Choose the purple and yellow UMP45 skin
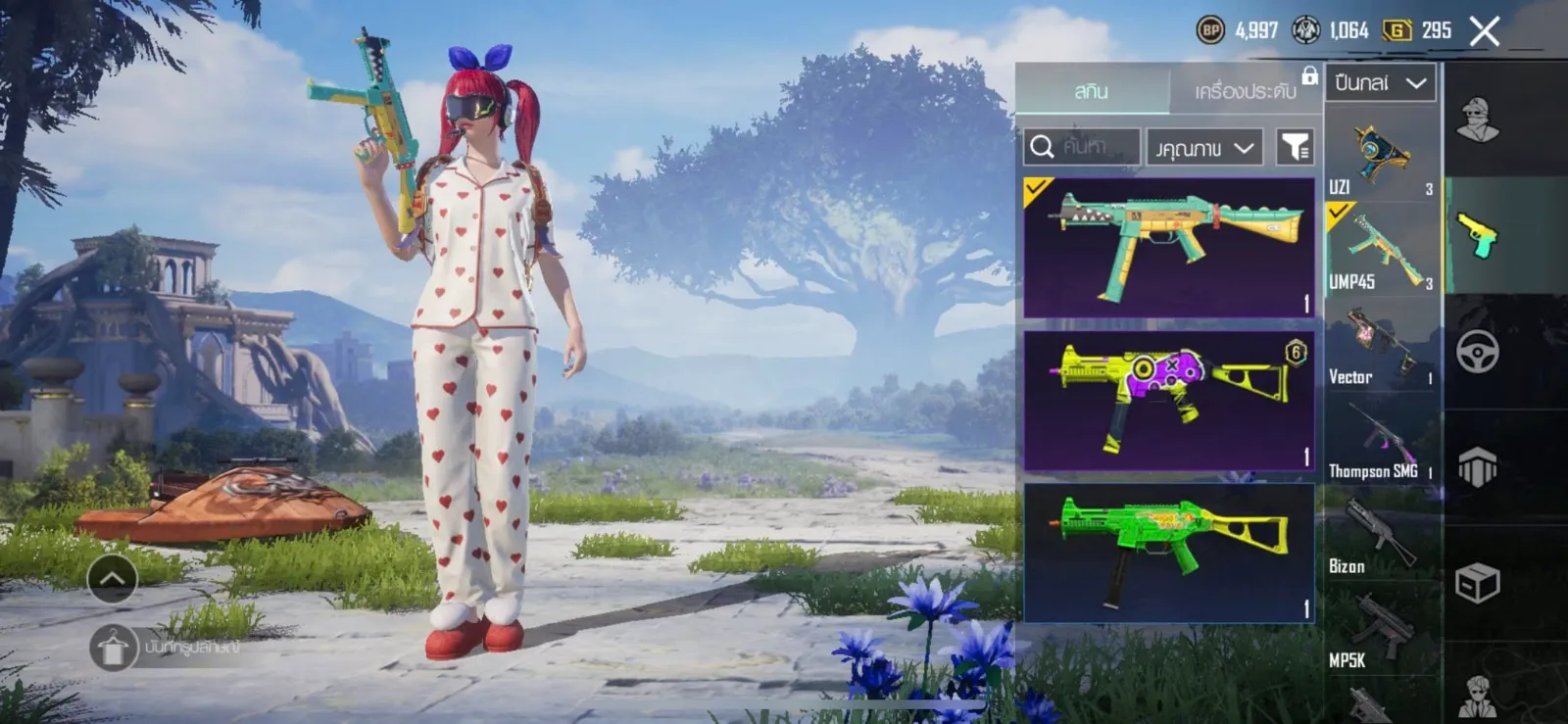The height and width of the screenshot is (724, 1568). click(x=1168, y=400)
